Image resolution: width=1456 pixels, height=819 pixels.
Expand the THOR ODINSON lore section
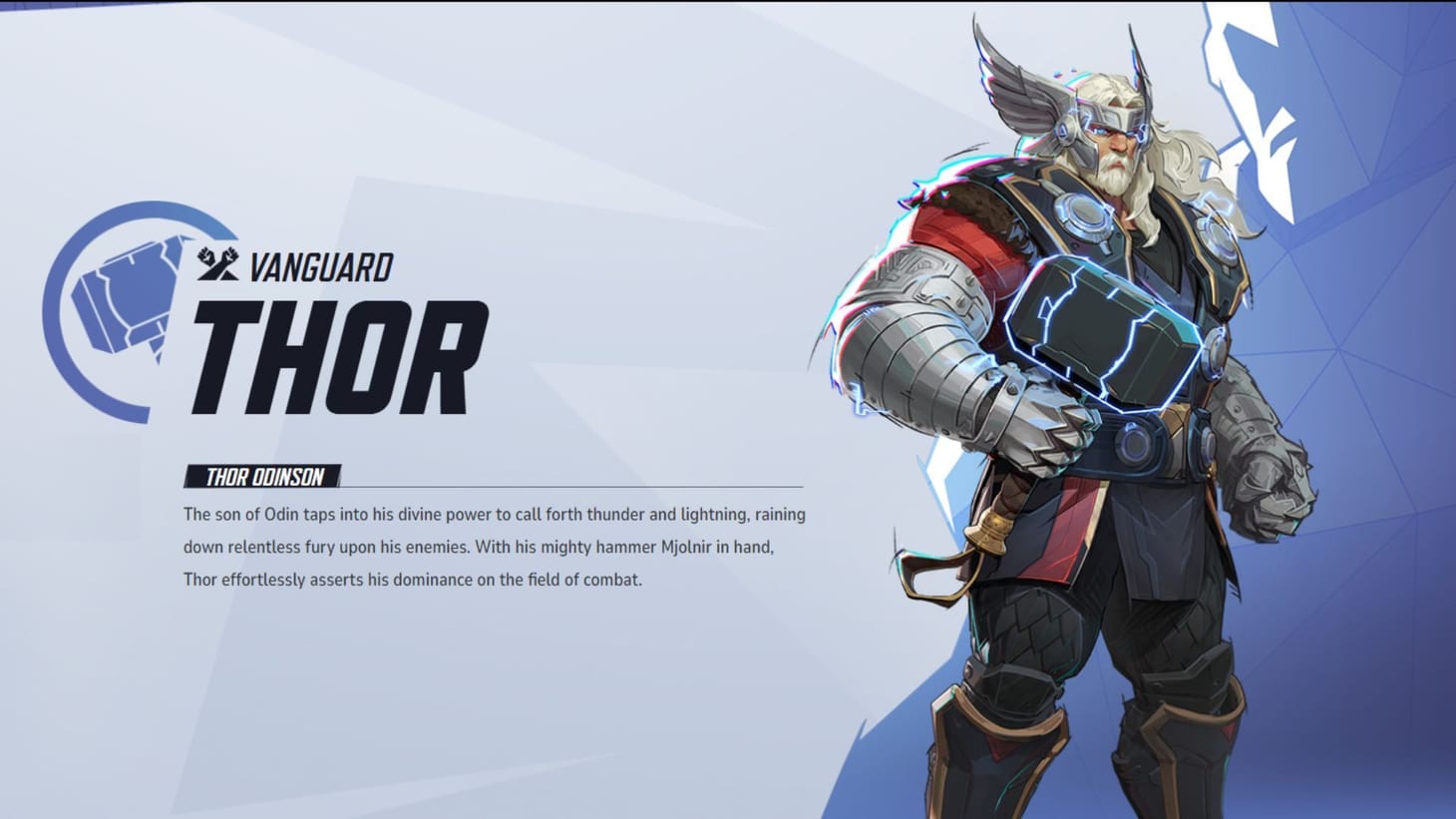click(x=261, y=477)
